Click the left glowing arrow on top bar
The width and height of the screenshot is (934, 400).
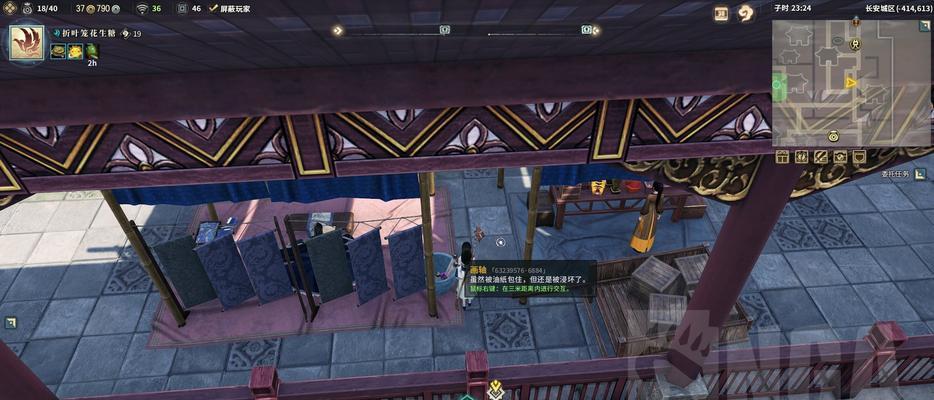tap(339, 30)
